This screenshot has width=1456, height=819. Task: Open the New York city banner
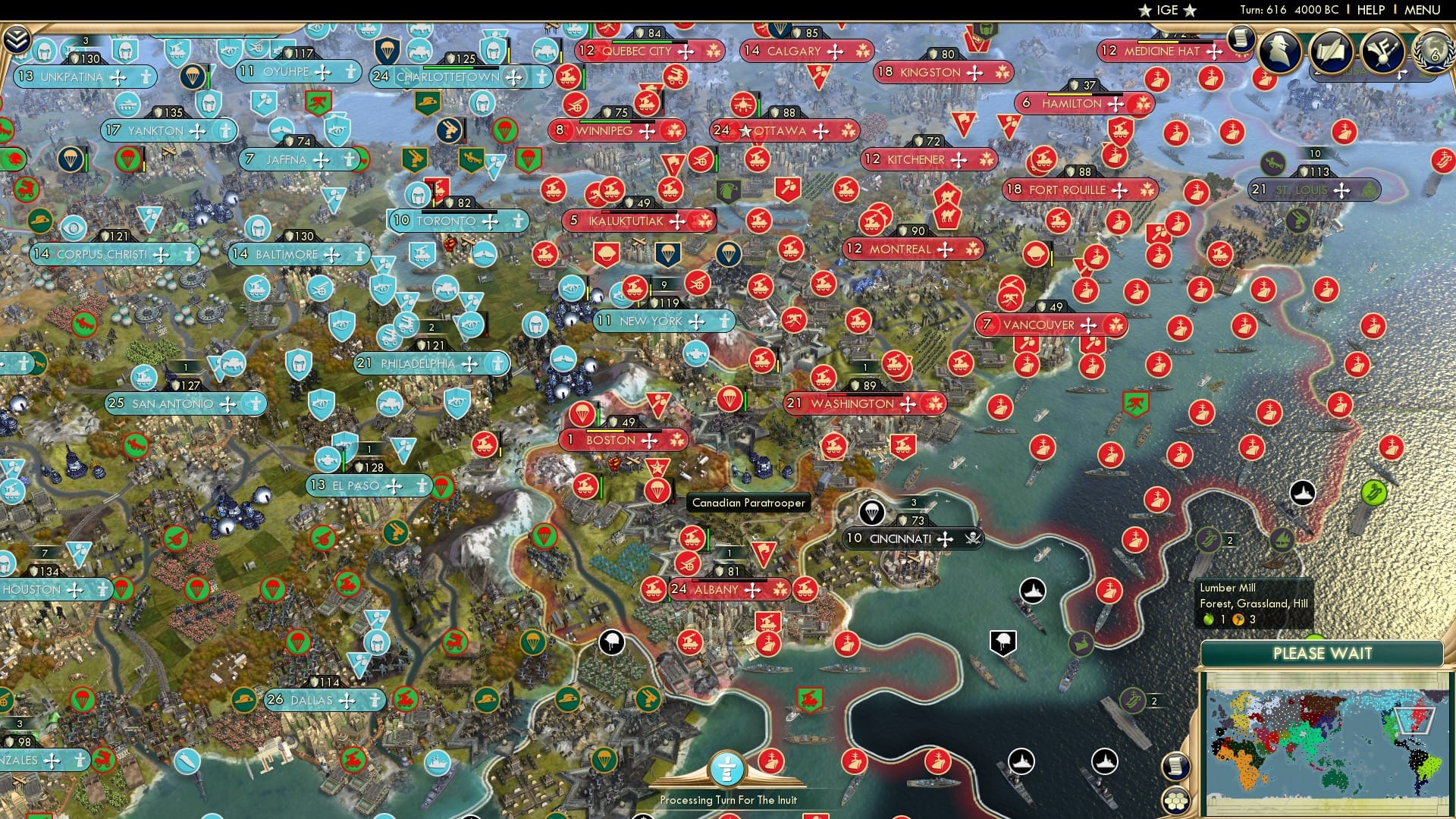pyautogui.click(x=658, y=321)
